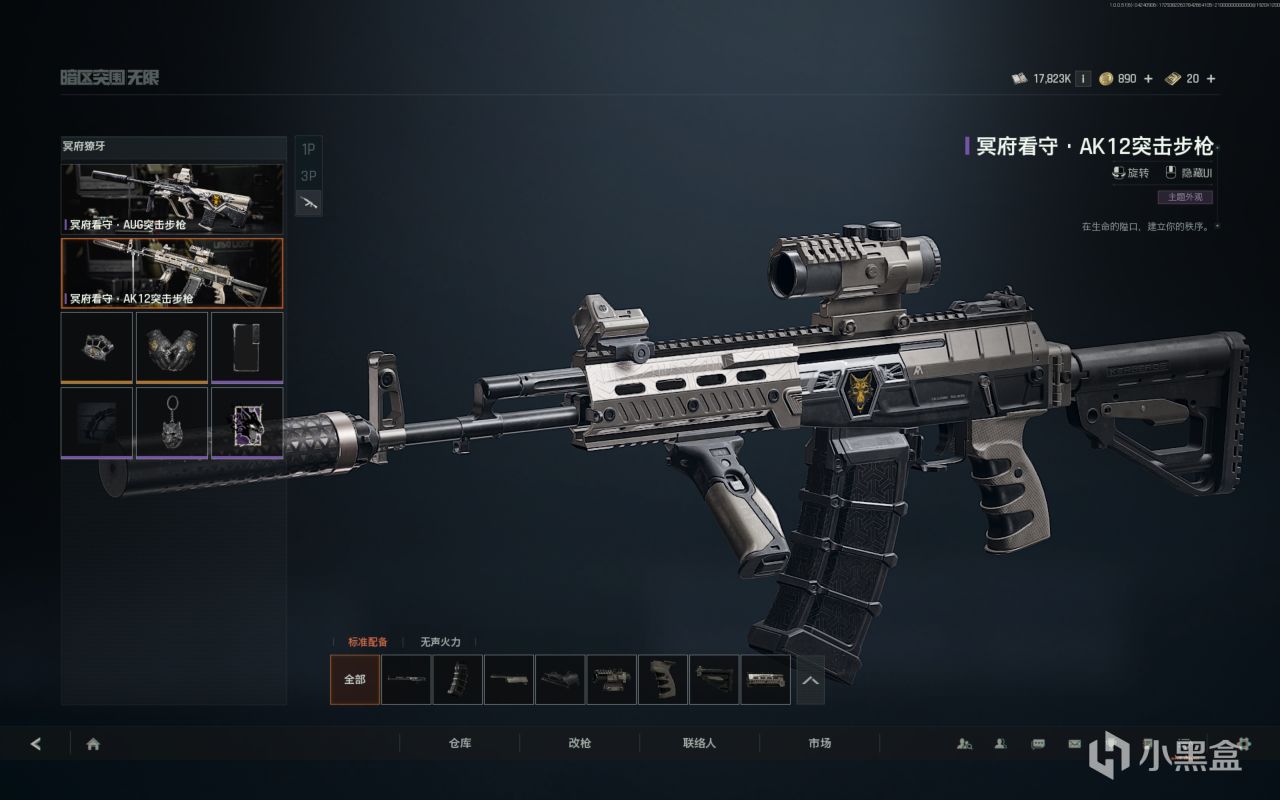Go back using the left arrow
1280x800 pixels.
click(37, 744)
